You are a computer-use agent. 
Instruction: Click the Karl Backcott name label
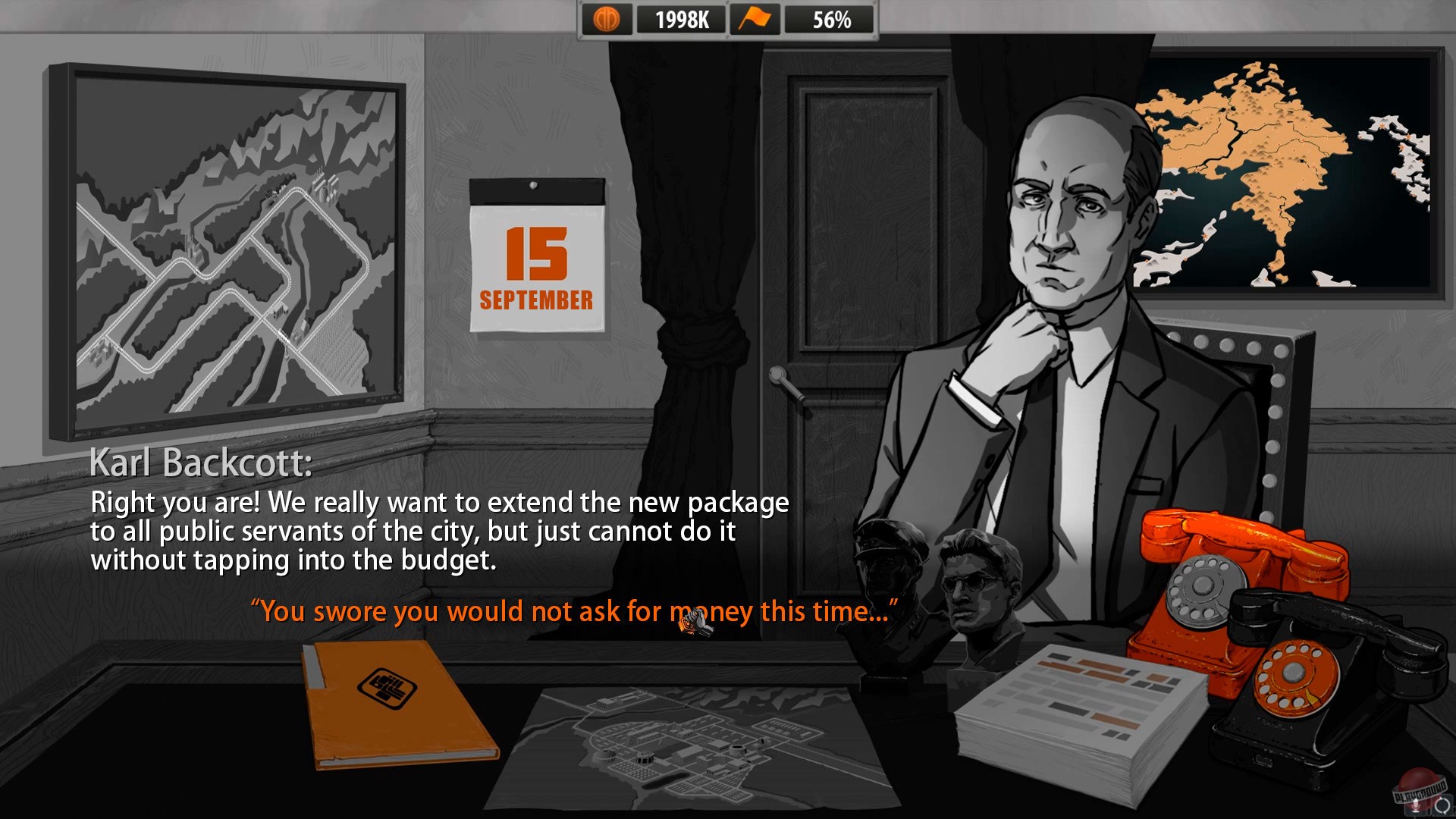coord(202,463)
